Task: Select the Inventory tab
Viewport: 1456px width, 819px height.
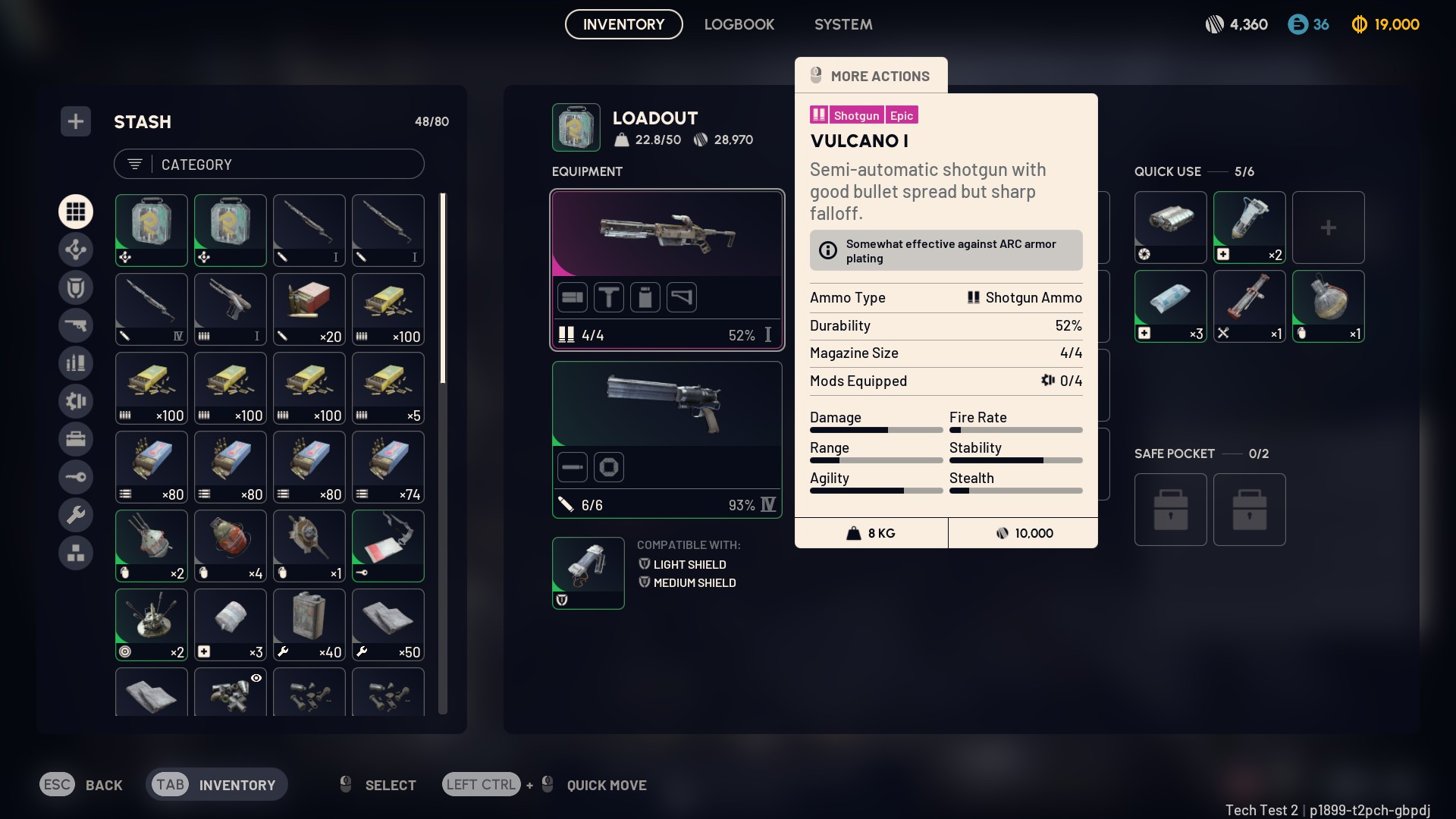Action: (x=623, y=24)
